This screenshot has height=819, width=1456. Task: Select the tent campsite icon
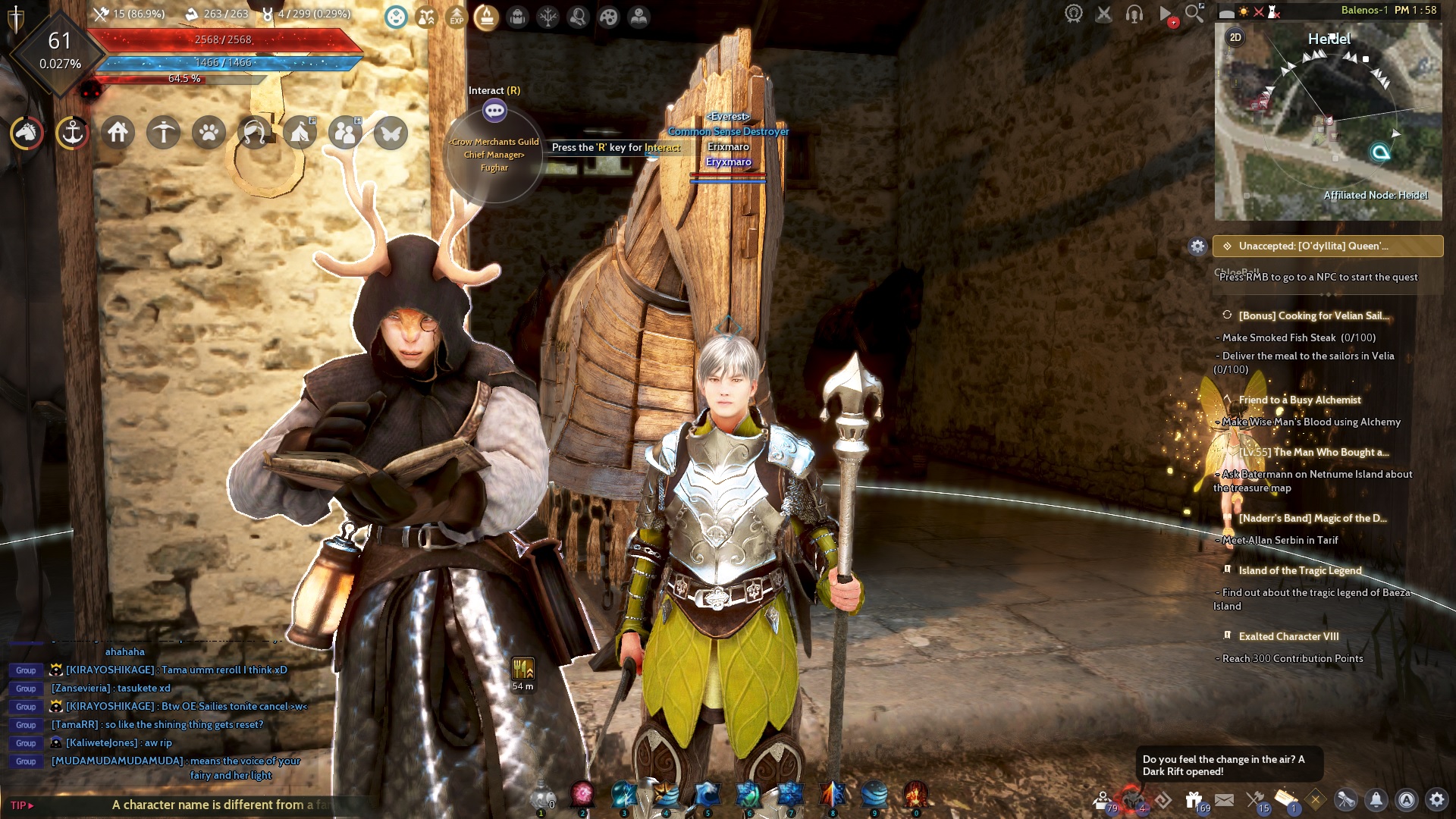click(300, 132)
